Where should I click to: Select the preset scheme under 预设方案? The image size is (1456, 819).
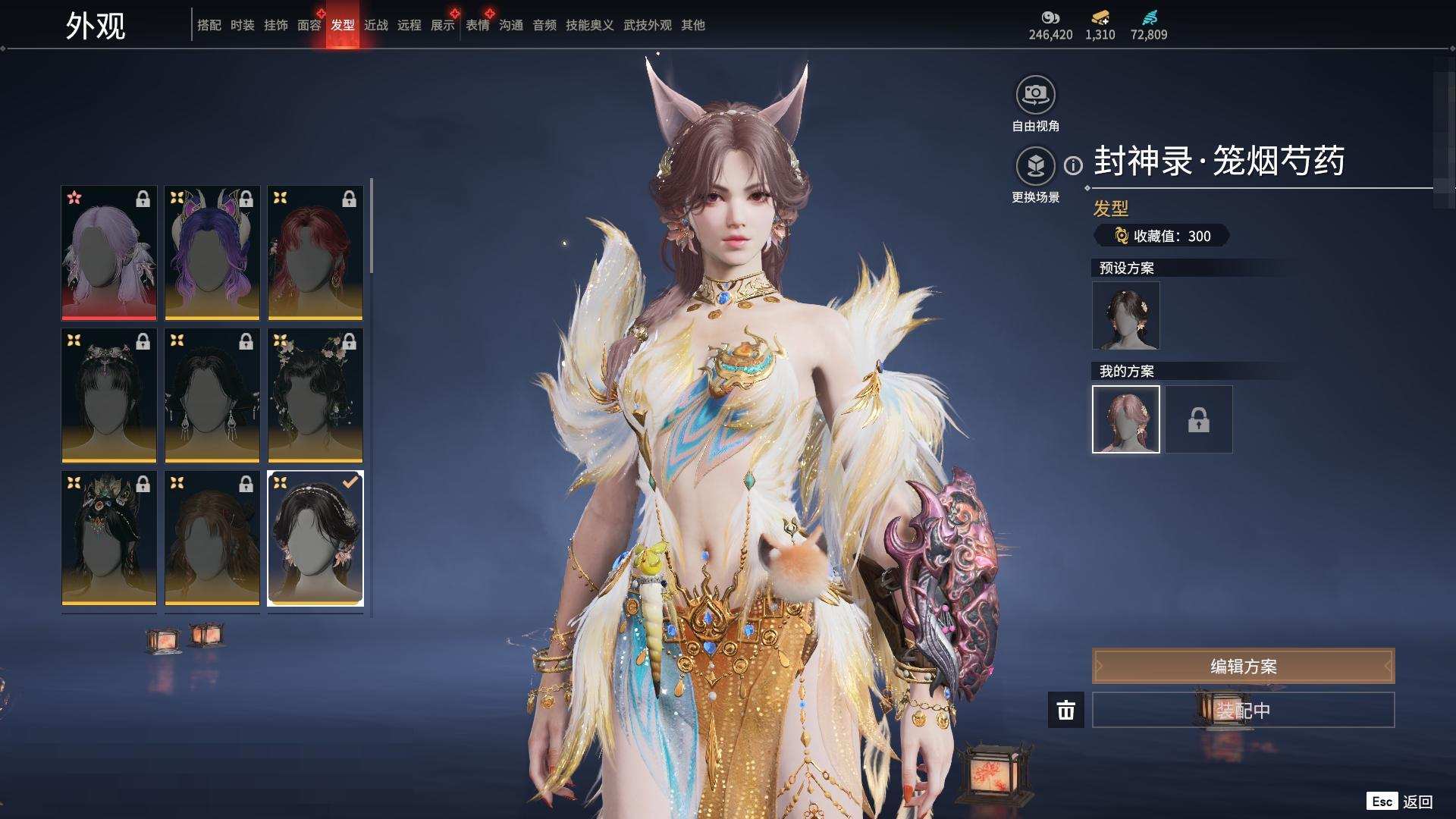(1125, 315)
